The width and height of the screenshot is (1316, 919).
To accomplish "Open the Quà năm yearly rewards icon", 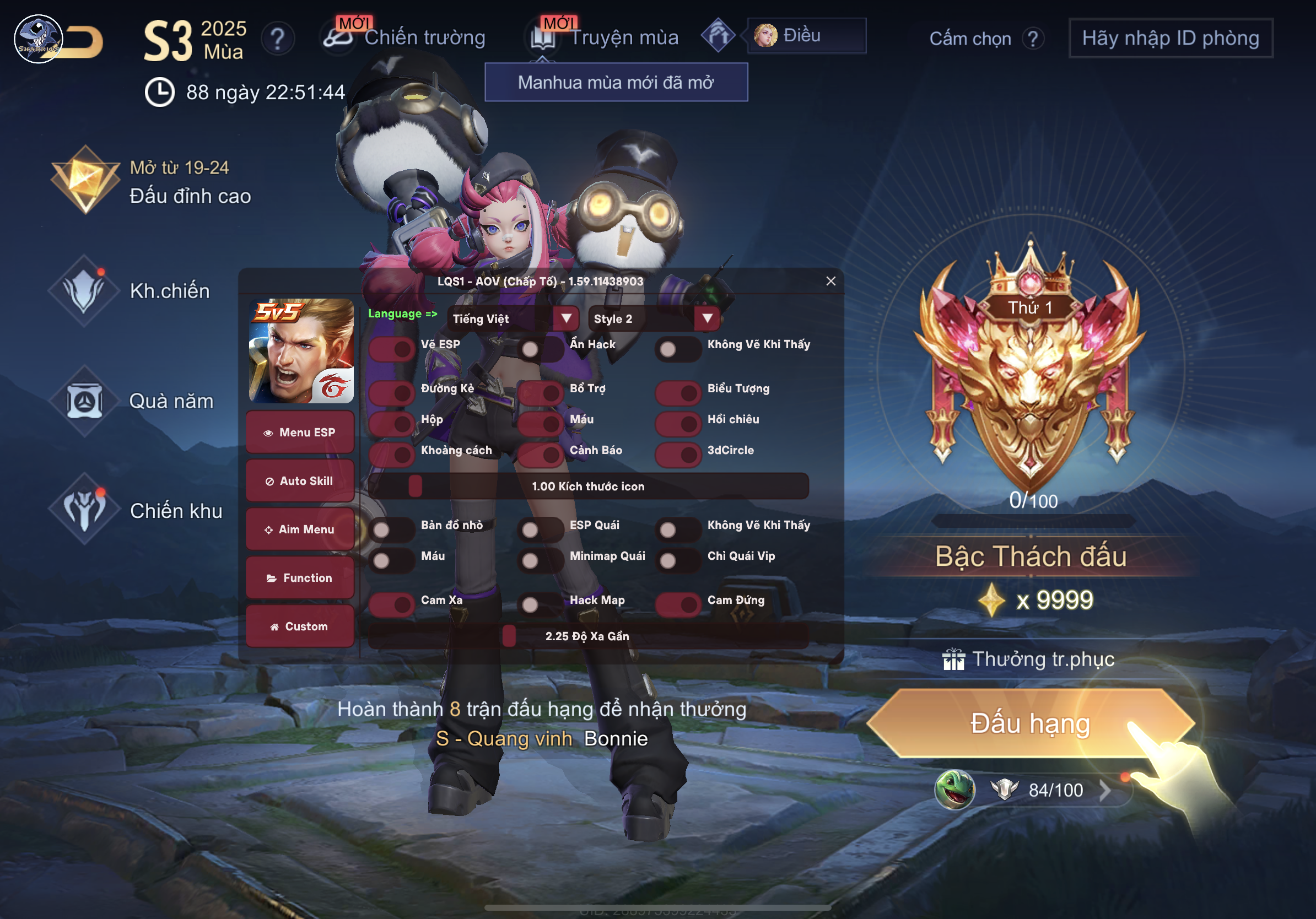I will [x=85, y=401].
